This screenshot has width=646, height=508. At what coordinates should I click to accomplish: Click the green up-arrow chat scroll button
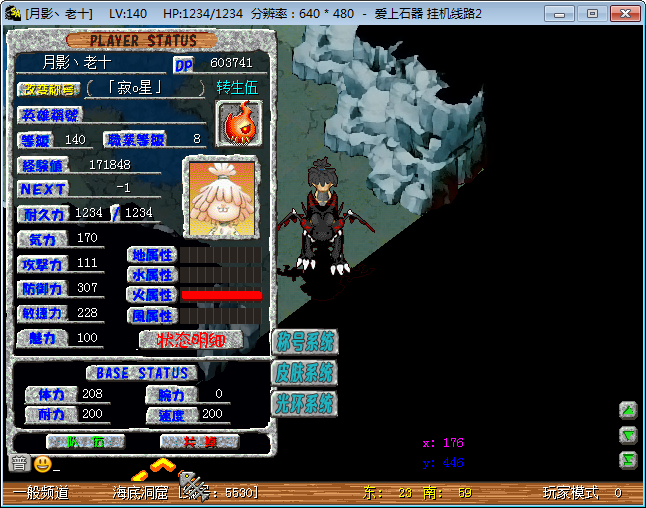[628, 410]
